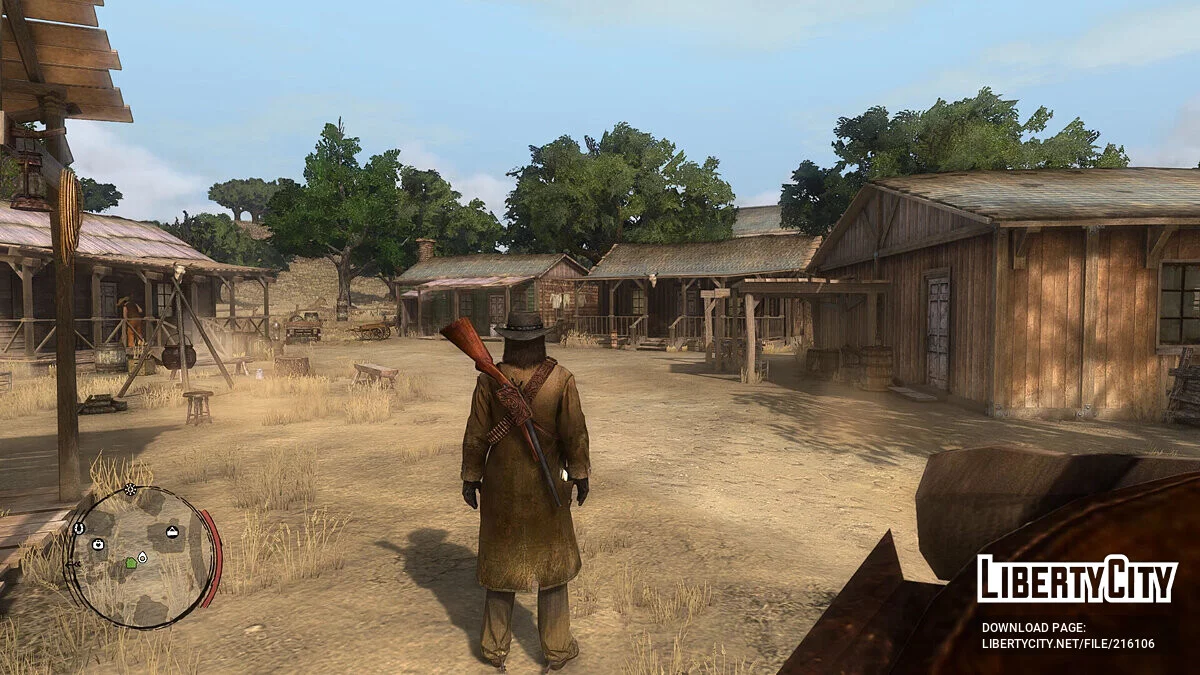This screenshot has width=1200, height=675.
Task: Click the white player position marker
Action: 142,556
